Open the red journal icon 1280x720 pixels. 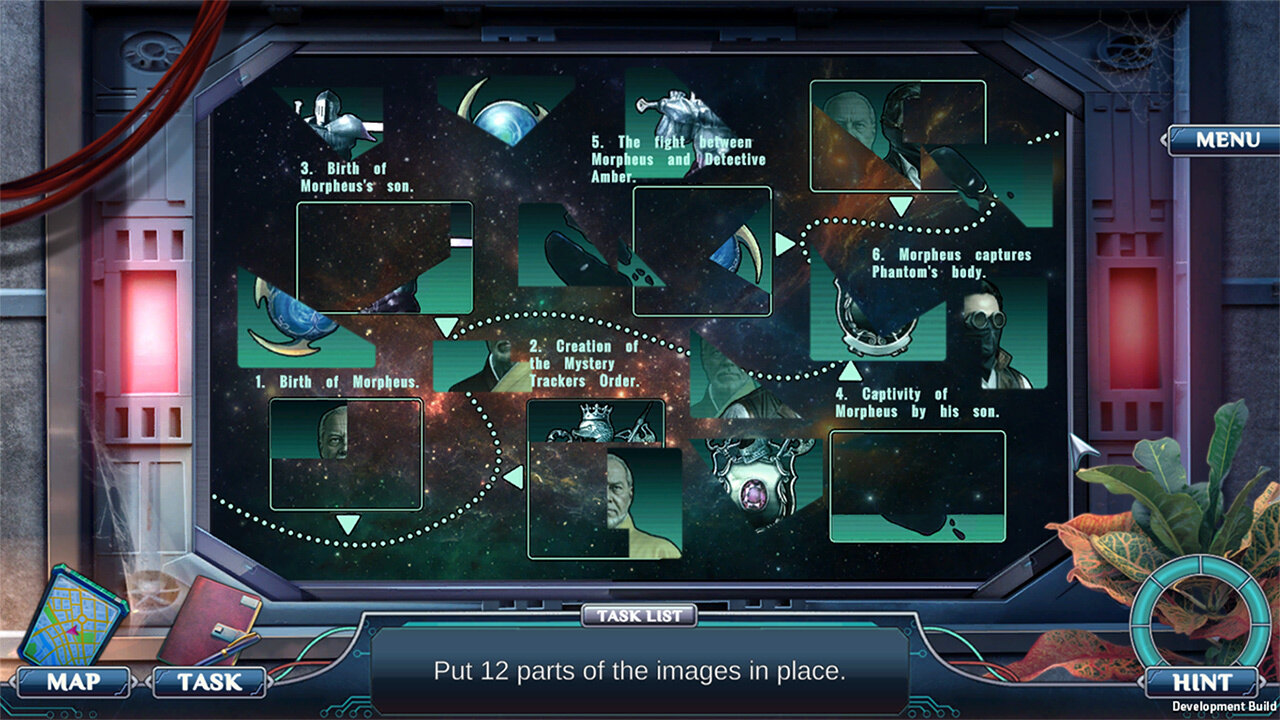[x=209, y=620]
